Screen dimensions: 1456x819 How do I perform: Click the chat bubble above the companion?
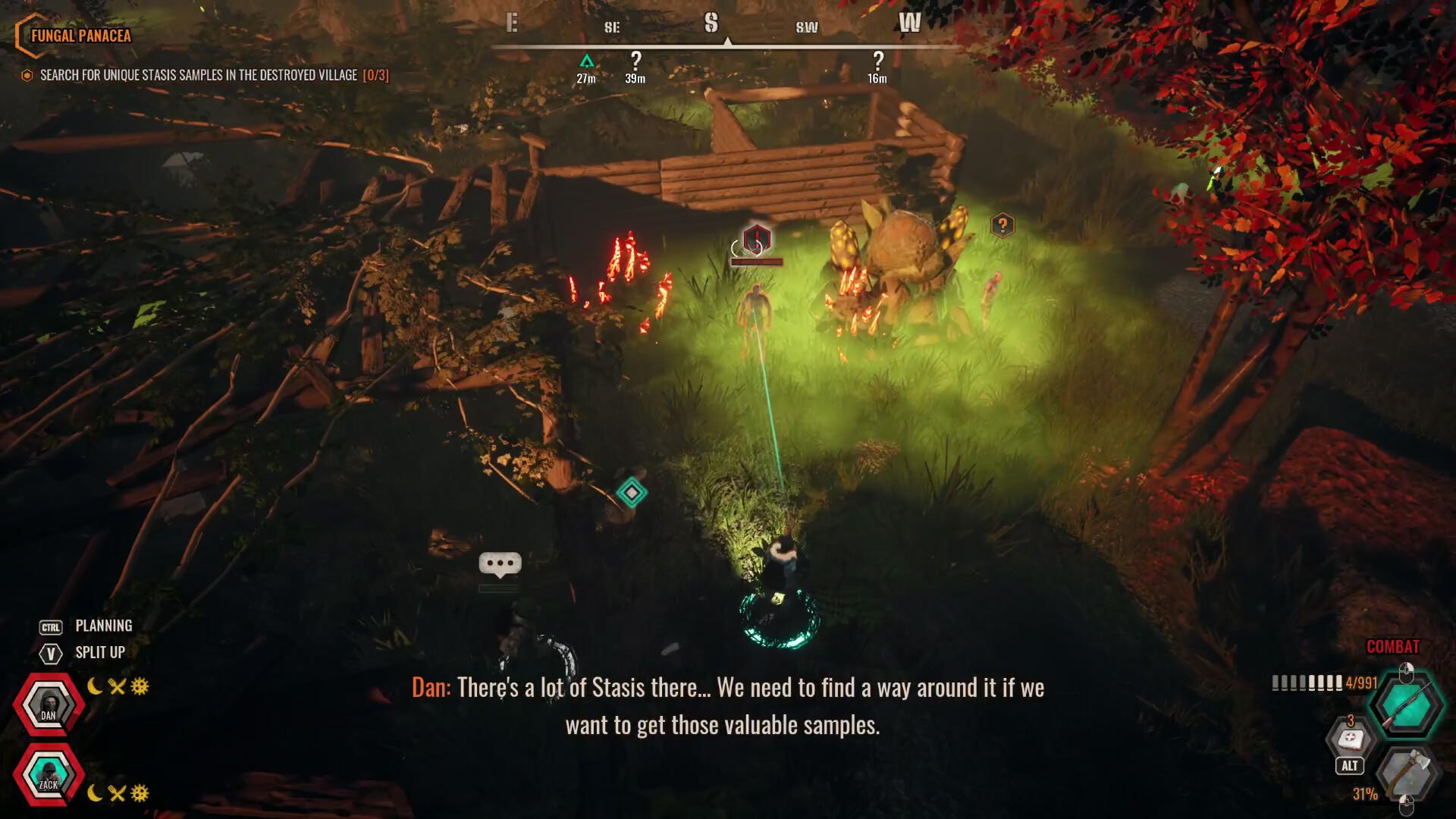click(x=499, y=563)
